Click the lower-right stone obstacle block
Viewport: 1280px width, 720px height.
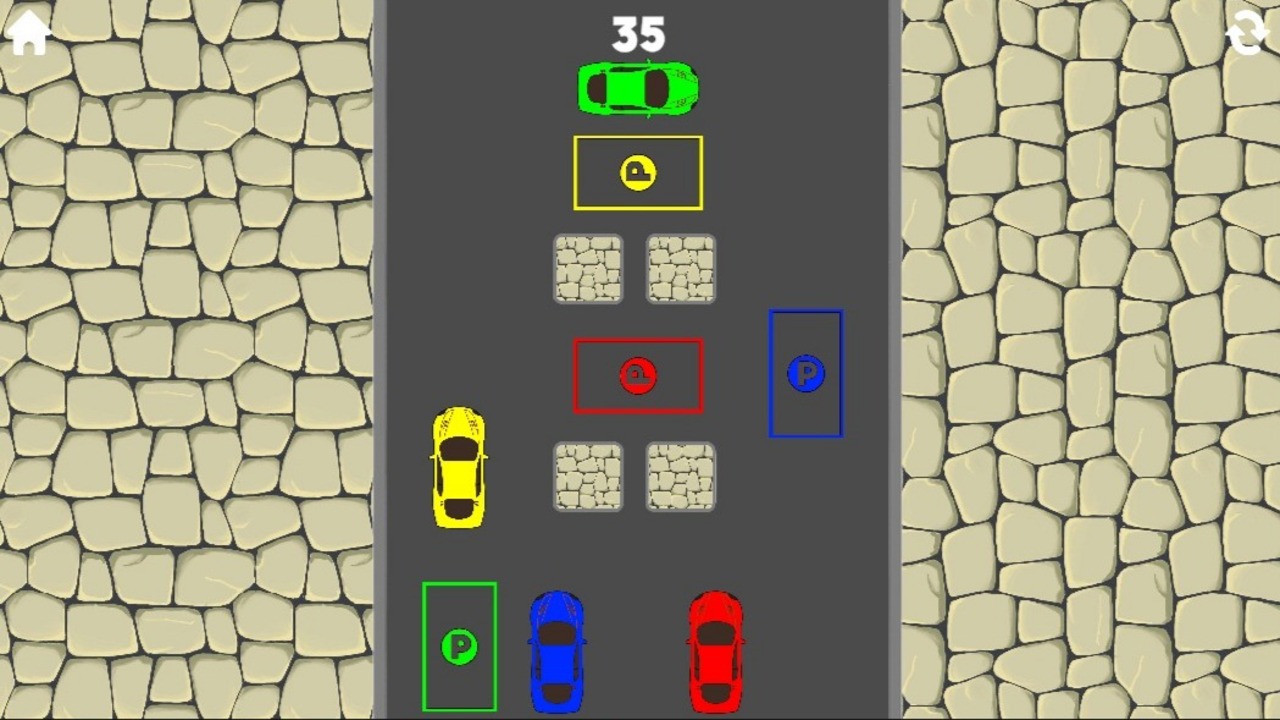click(680, 478)
